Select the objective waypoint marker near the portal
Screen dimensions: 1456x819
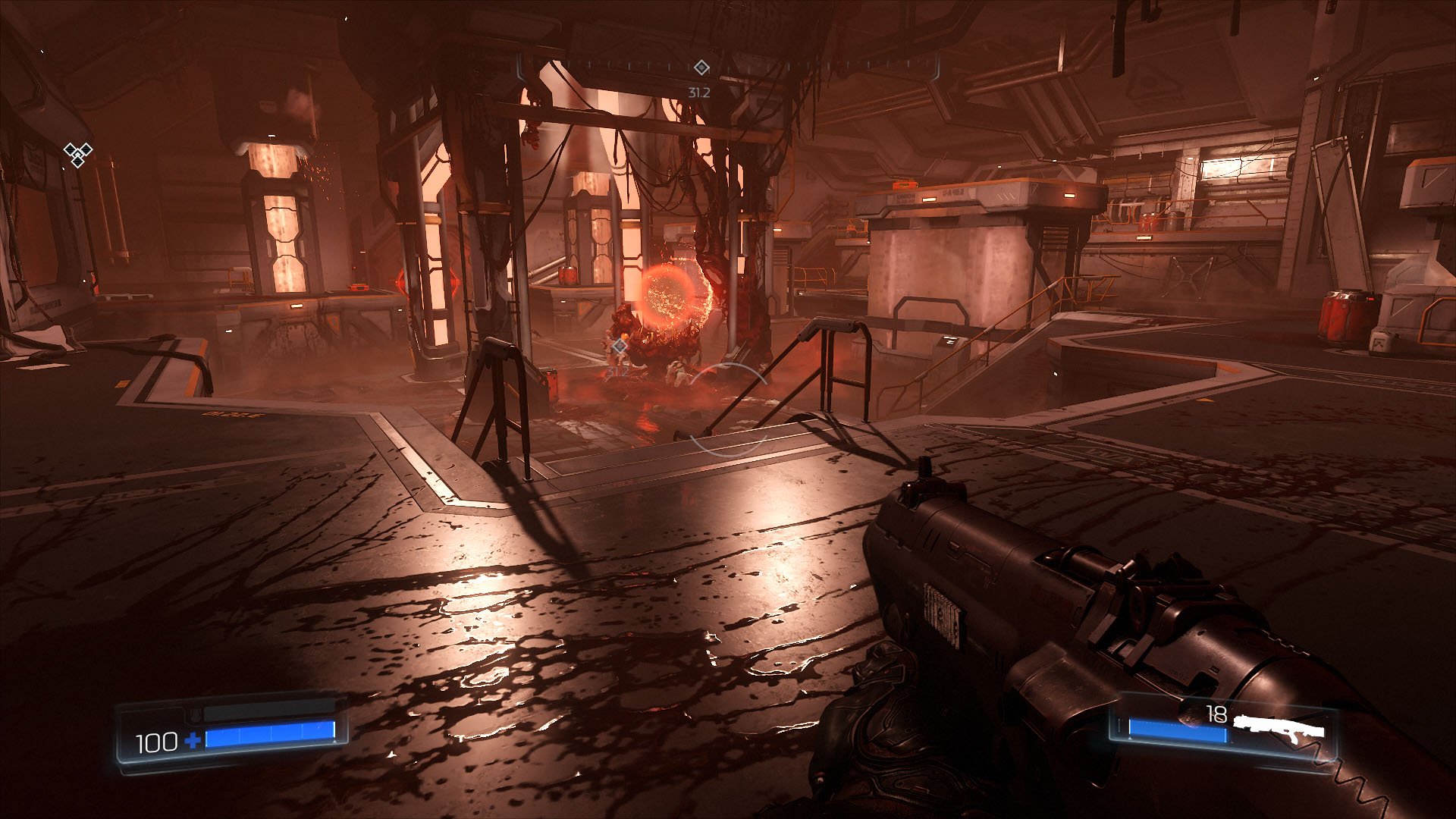pos(620,347)
